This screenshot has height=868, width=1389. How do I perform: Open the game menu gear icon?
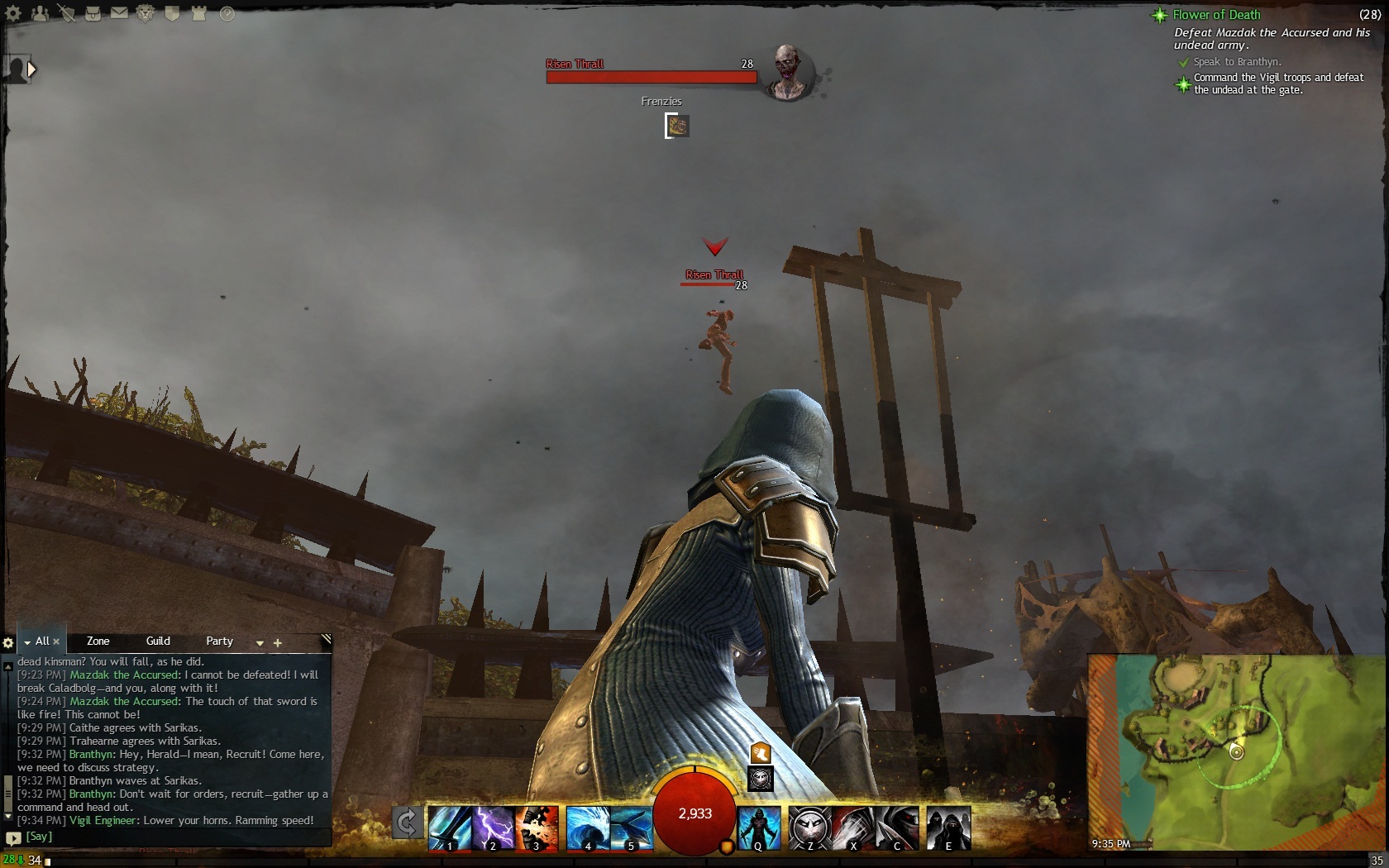pos(14,13)
